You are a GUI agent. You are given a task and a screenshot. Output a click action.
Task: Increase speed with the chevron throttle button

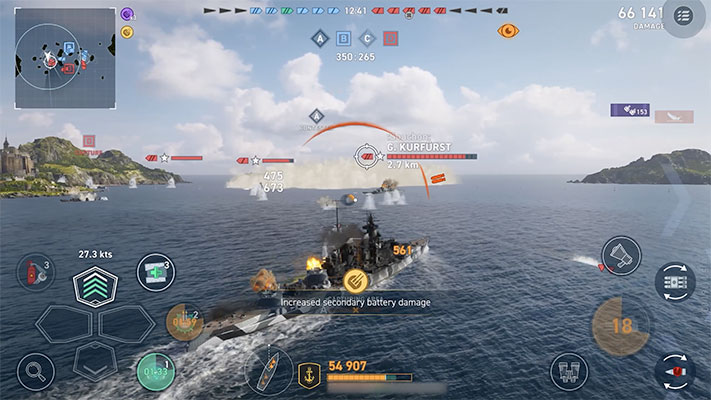(x=96, y=288)
